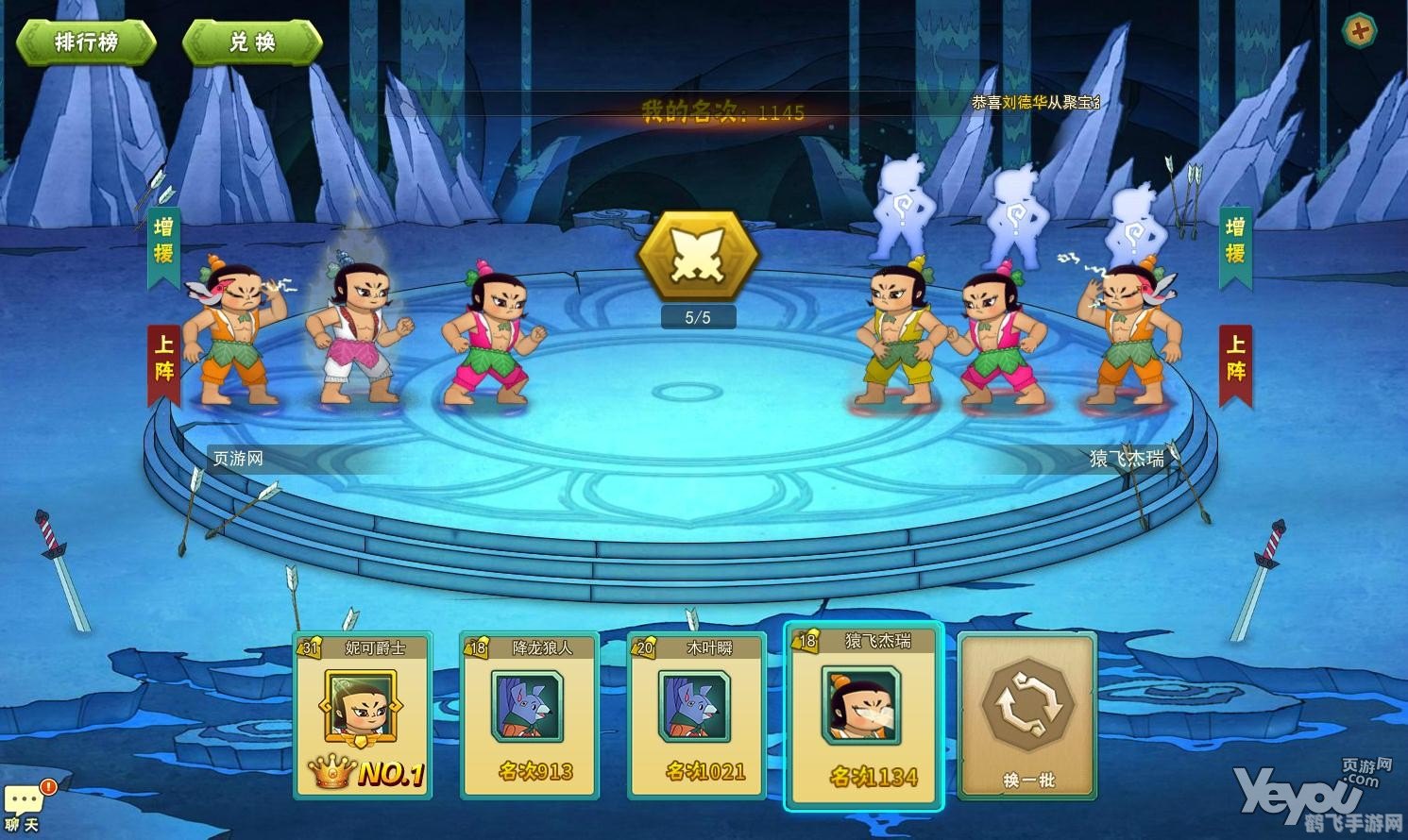Start the battle with crossed-swords hexagon
The image size is (1408, 840).
[x=698, y=257]
